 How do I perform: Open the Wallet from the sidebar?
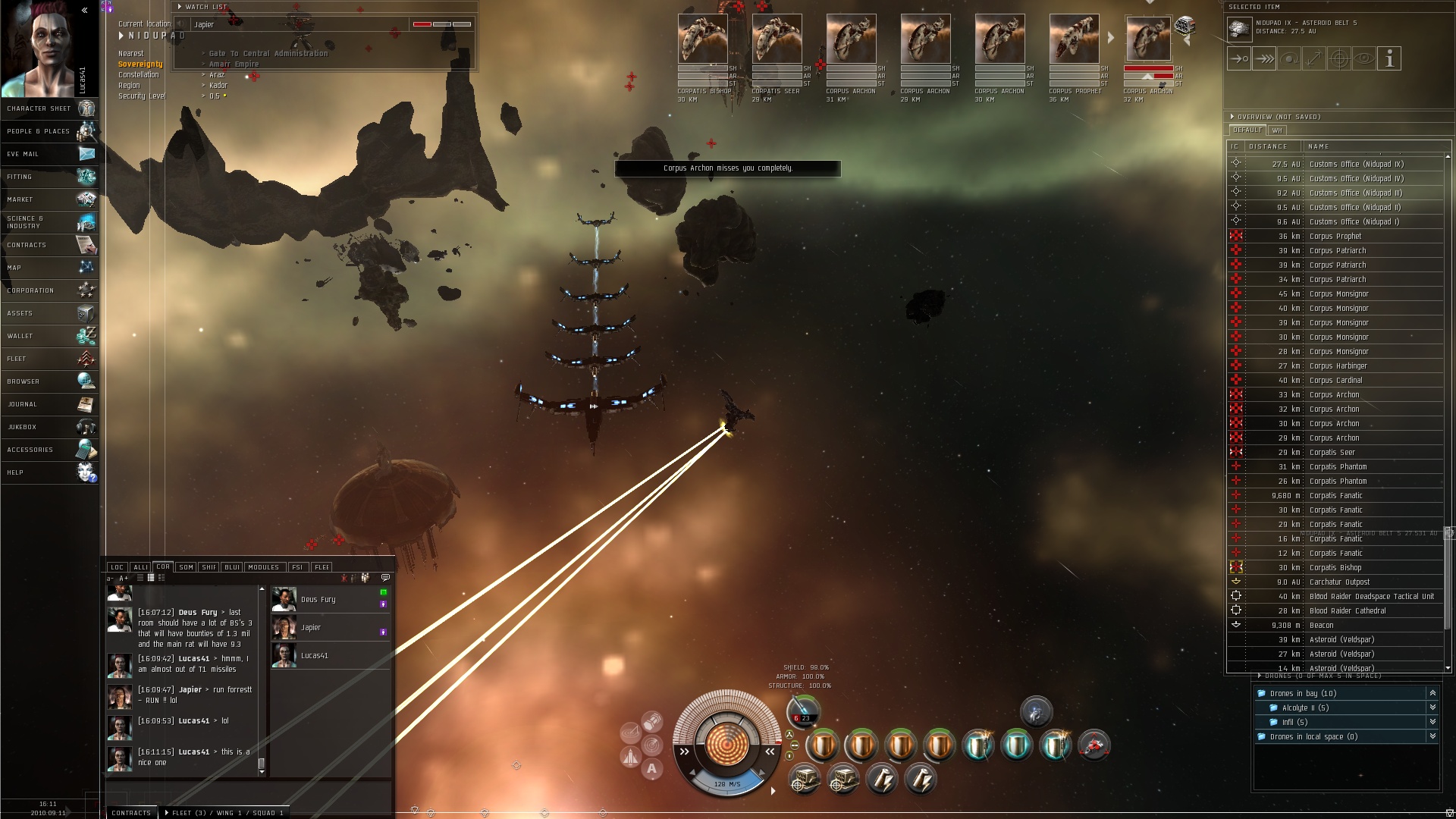(49, 336)
